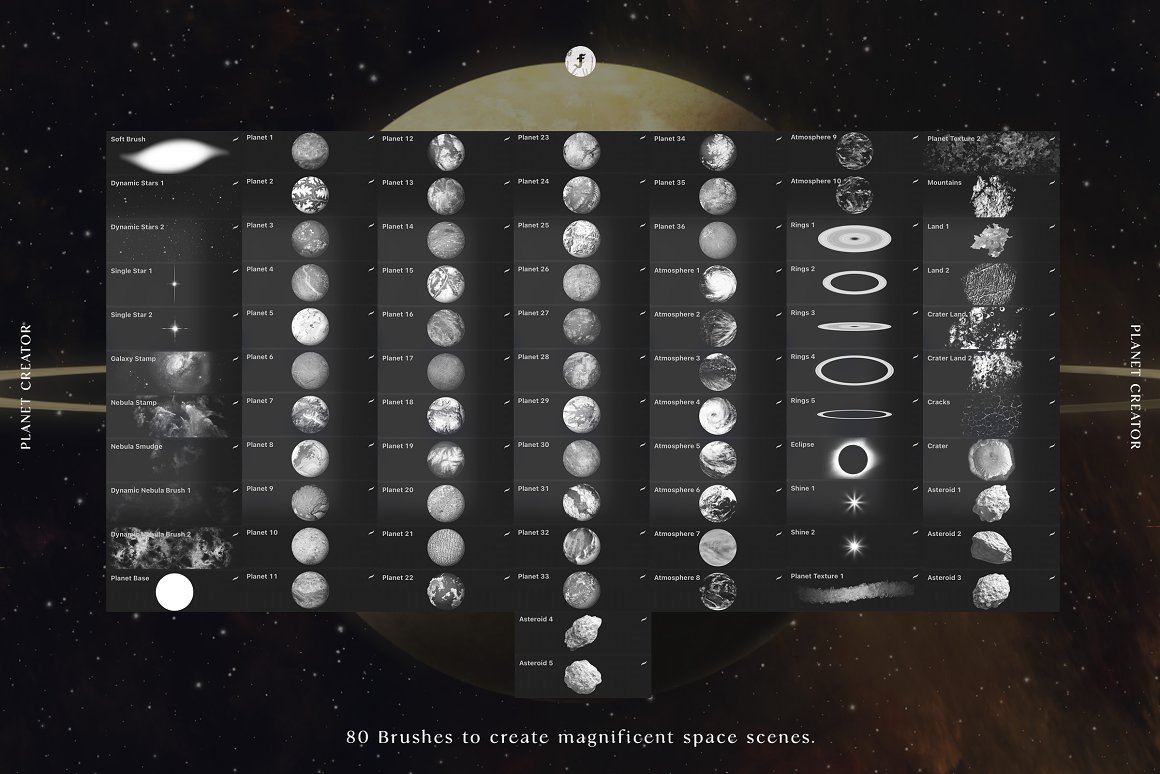Select the Planet Texture 1 brush
Screen dimensions: 1160x774
855,590
